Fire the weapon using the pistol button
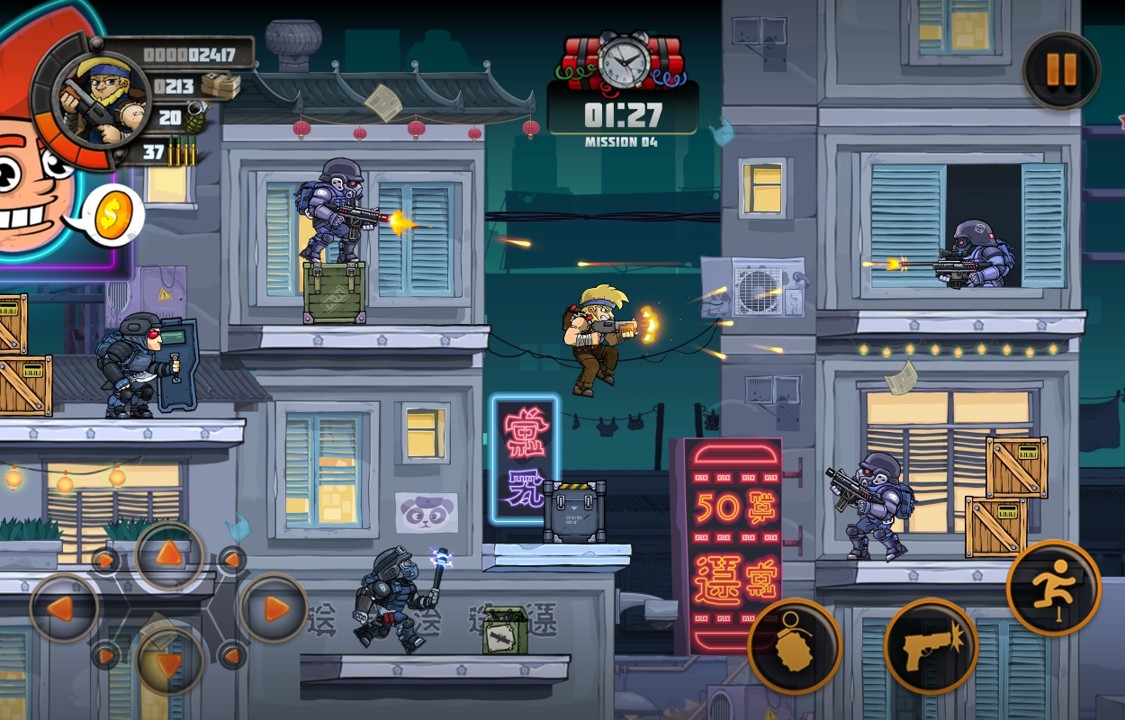 tap(930, 646)
